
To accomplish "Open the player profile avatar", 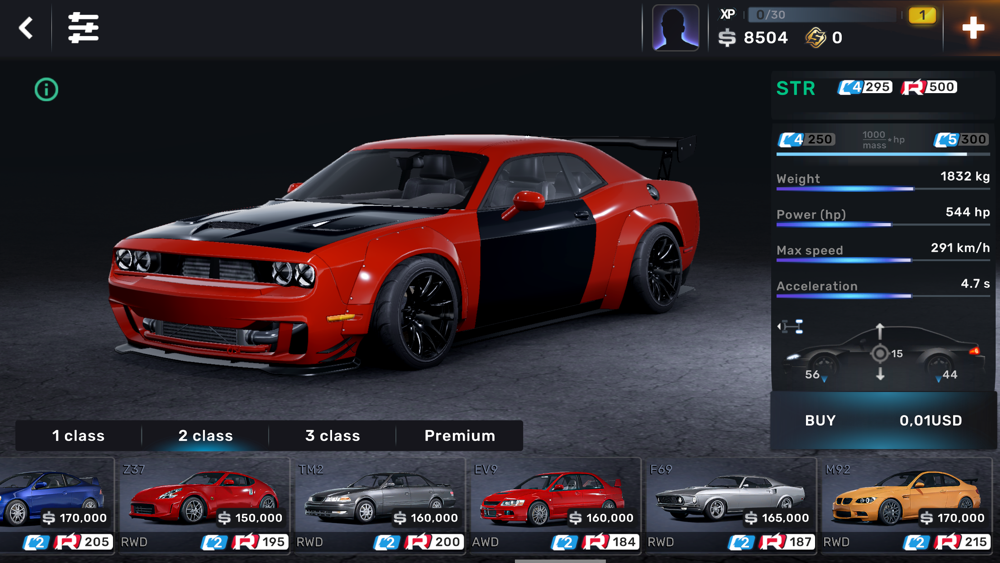I will (675, 28).
